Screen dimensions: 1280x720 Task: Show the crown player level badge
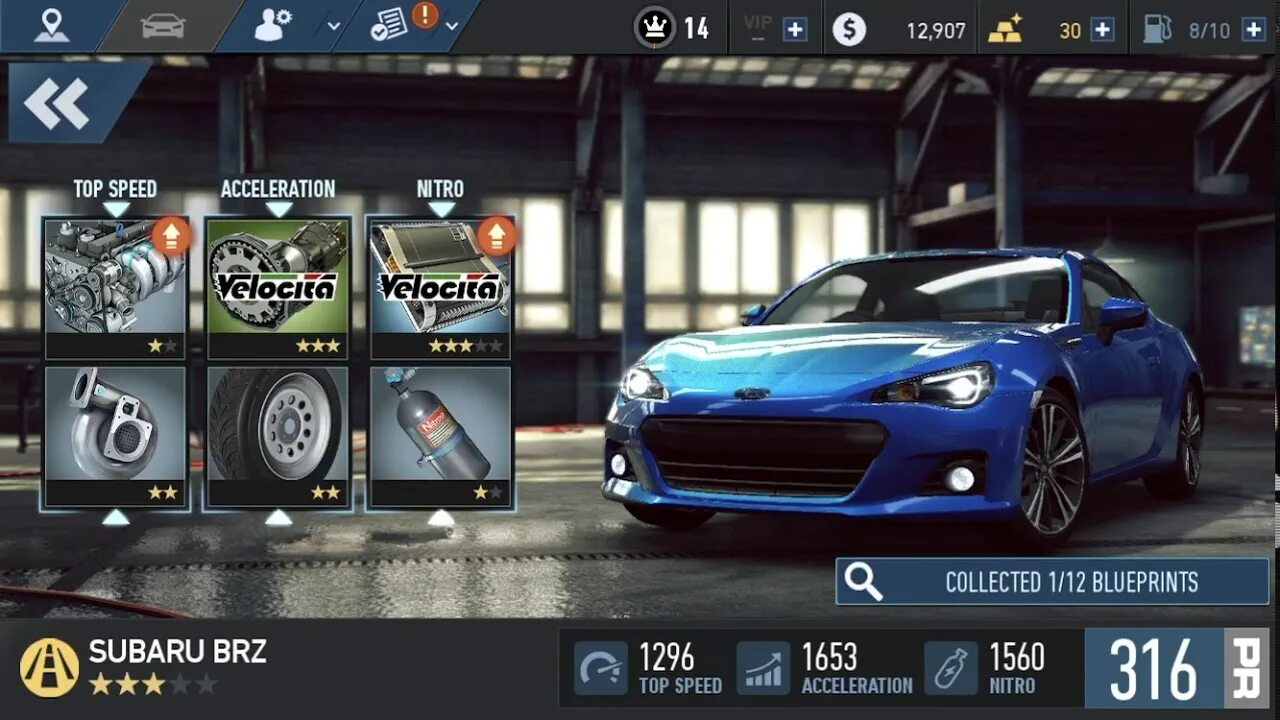click(655, 28)
